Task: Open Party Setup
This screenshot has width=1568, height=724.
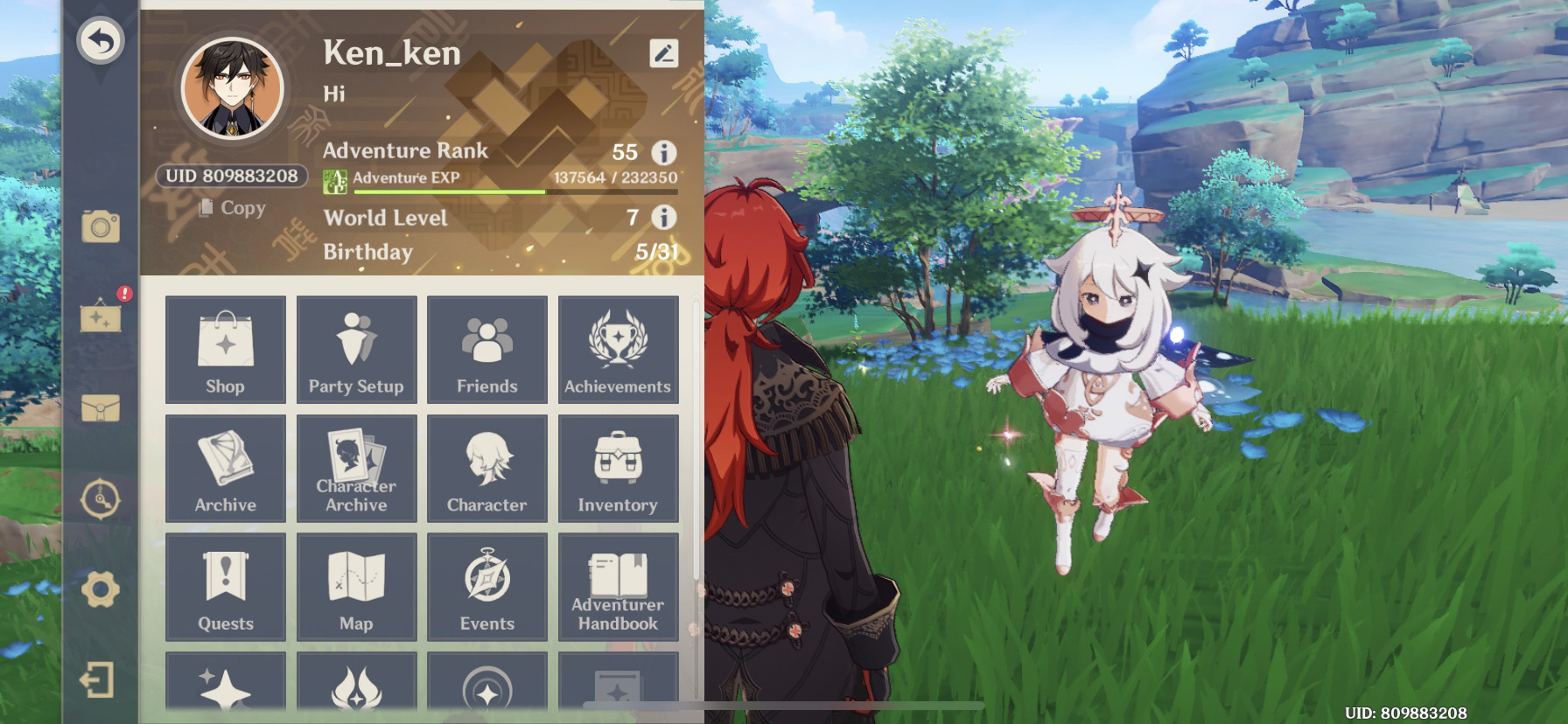Action: click(356, 349)
